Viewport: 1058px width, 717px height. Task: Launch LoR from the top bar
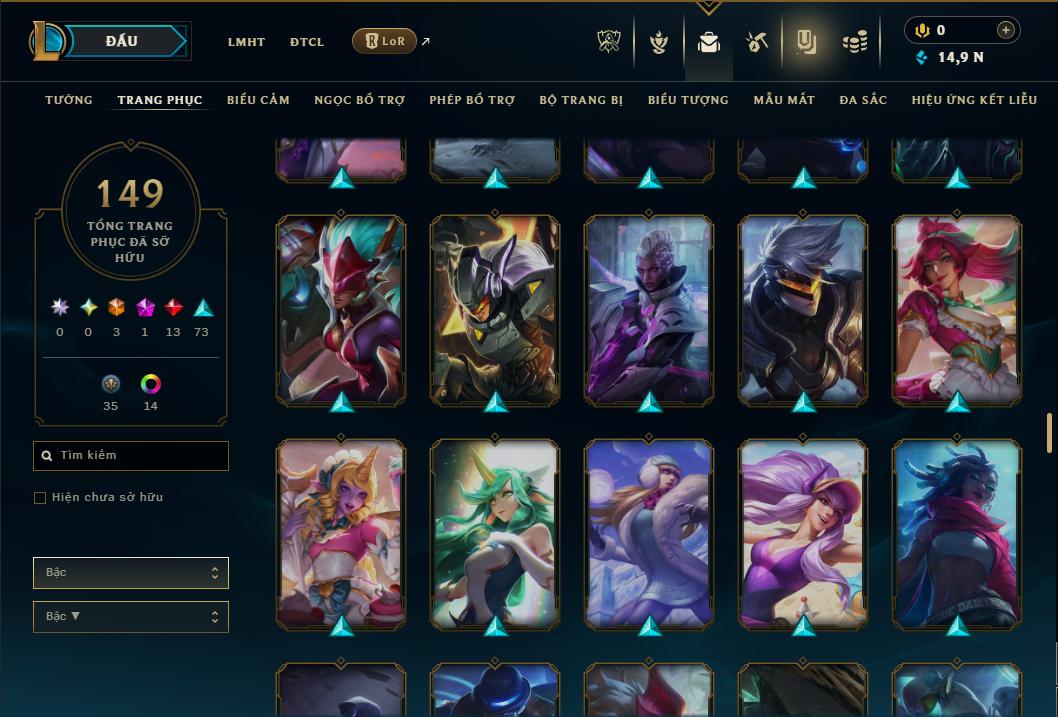pyautogui.click(x=385, y=41)
